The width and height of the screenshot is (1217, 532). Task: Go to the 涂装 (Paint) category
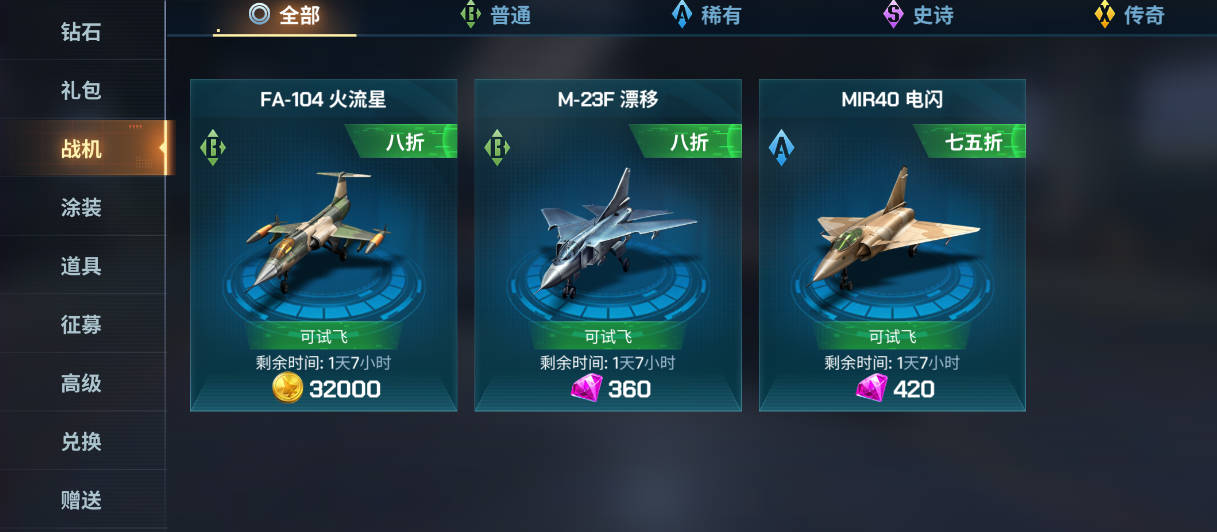click(81, 208)
